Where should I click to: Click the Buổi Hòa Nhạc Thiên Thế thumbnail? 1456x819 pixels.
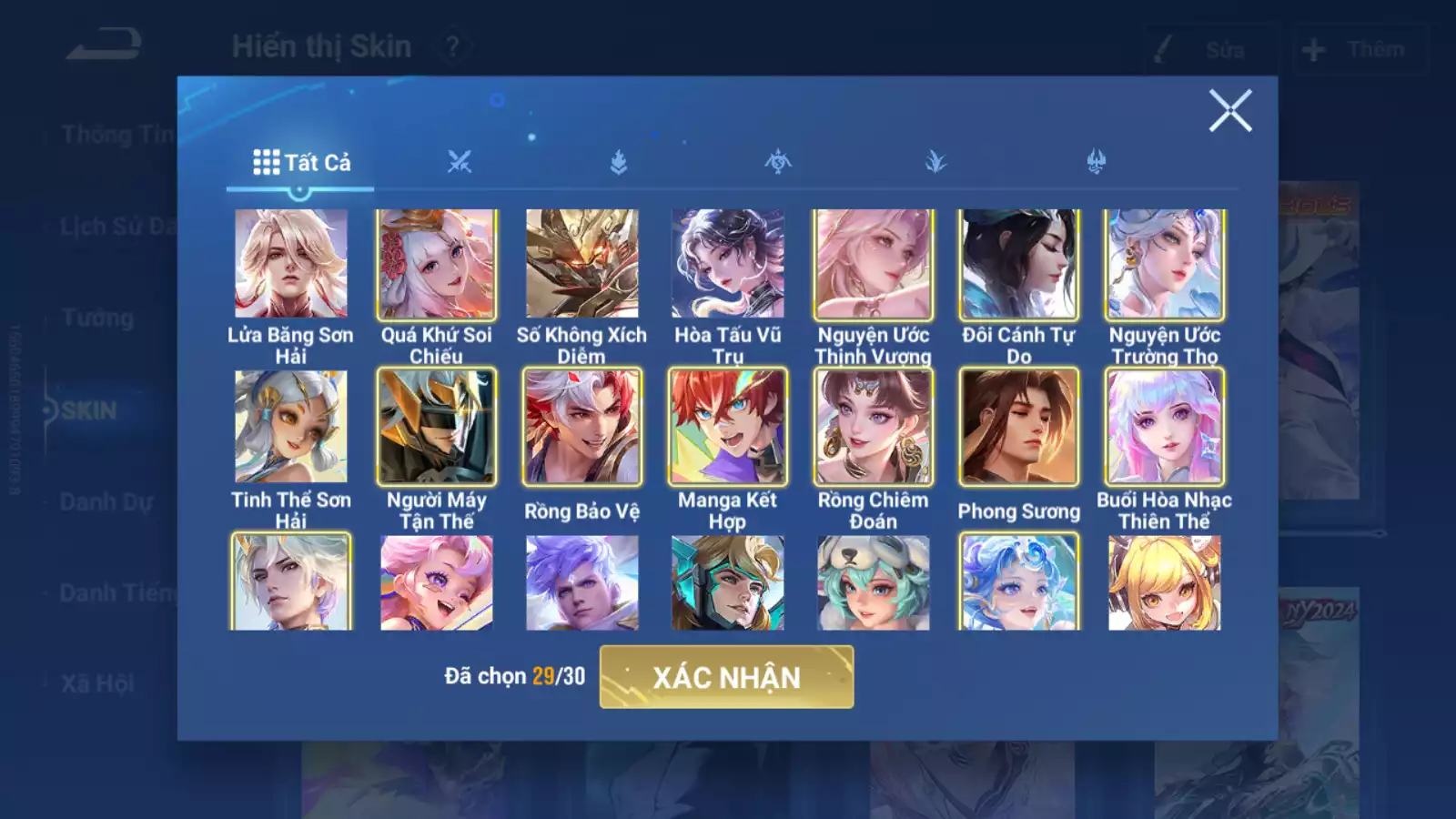[1164, 426]
